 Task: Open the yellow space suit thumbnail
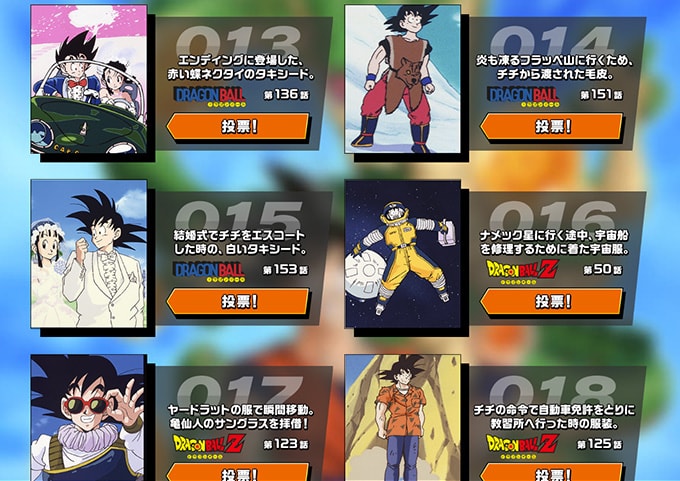tap(402, 253)
